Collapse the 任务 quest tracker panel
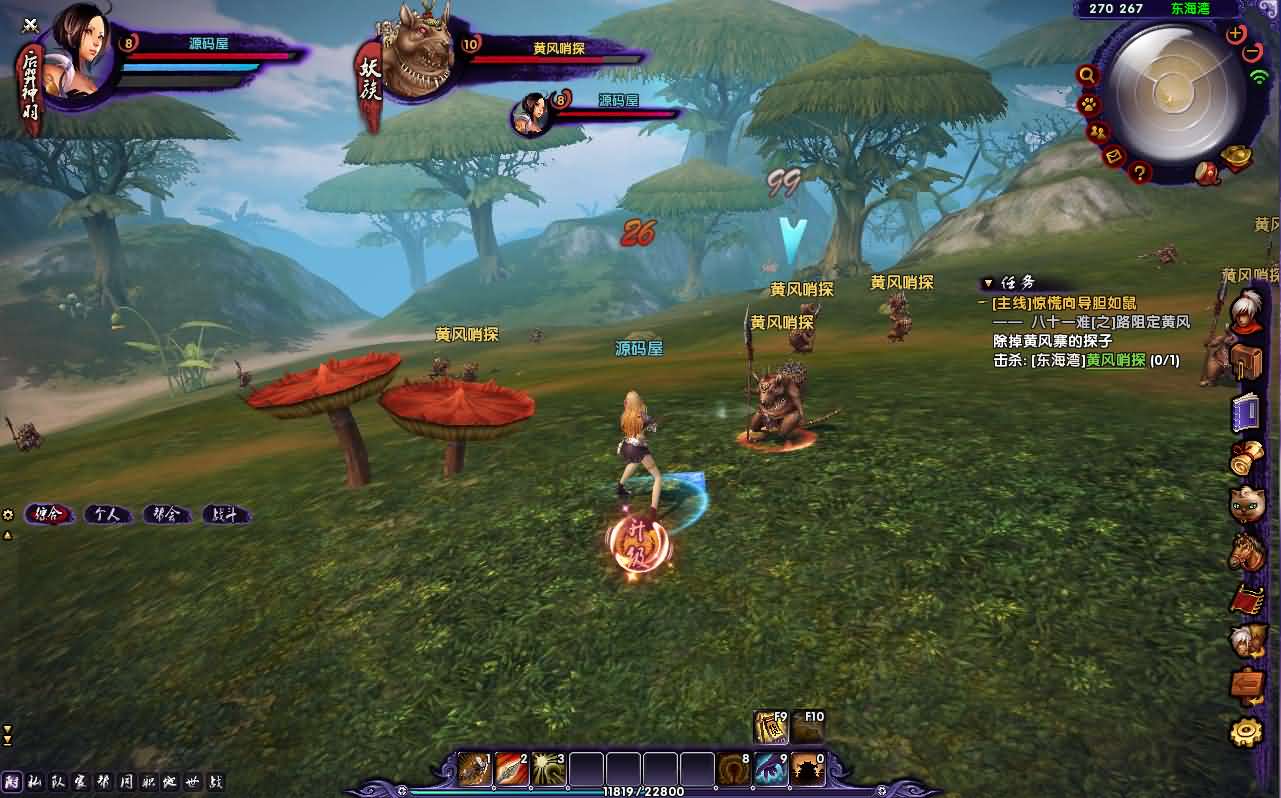This screenshot has height=798, width=1281. pos(987,283)
